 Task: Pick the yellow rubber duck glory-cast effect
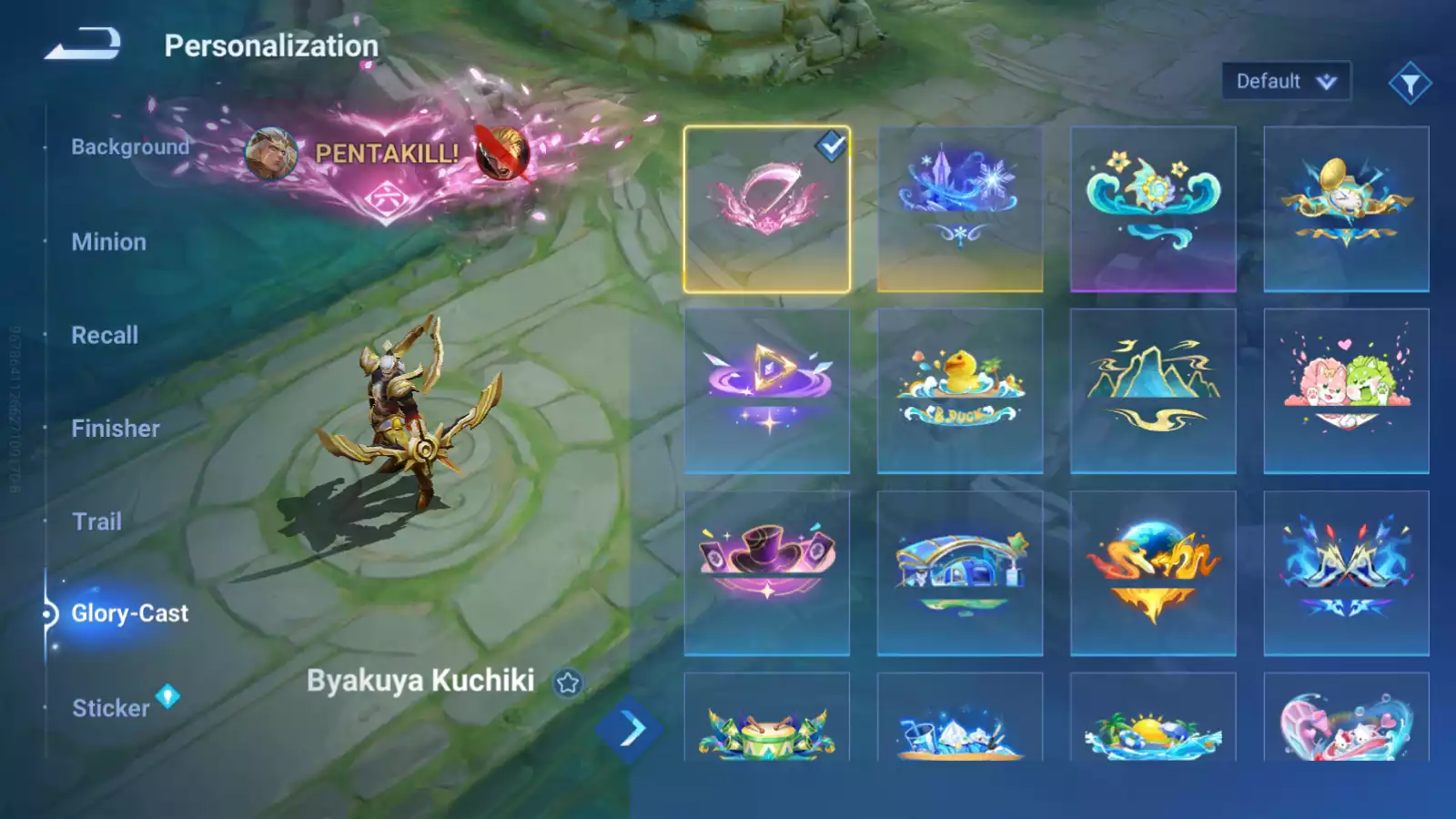click(960, 391)
